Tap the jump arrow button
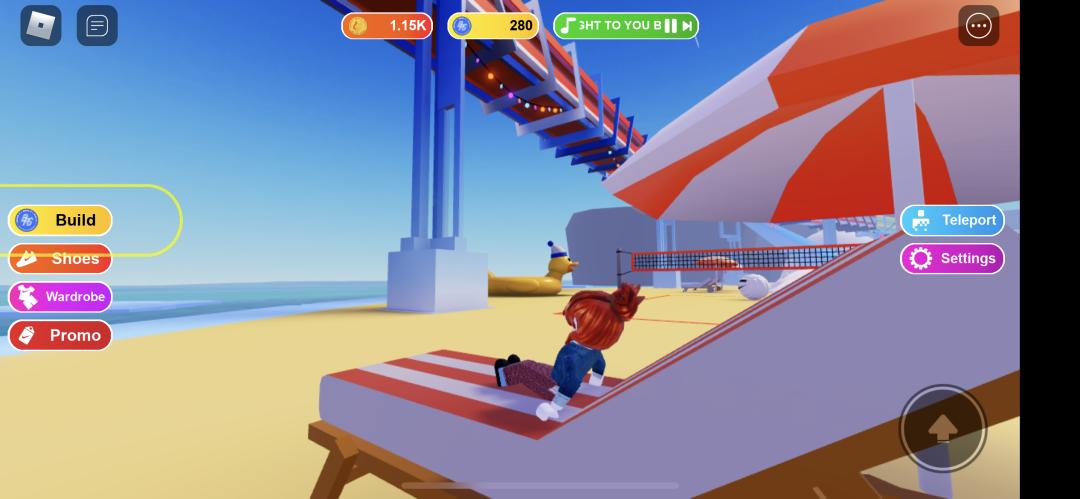1080x499 pixels. tap(942, 429)
